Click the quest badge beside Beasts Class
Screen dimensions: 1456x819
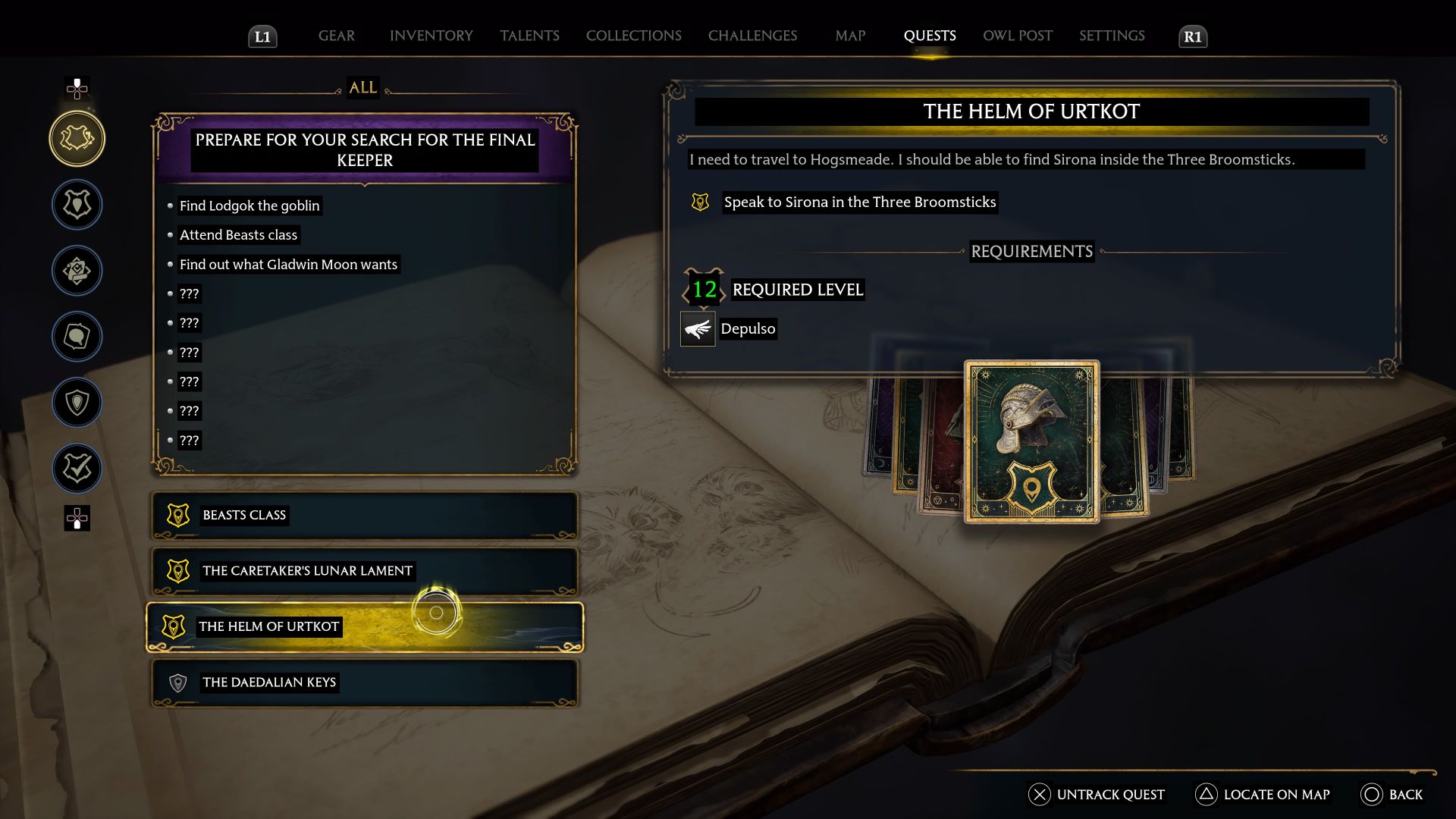coord(177,515)
